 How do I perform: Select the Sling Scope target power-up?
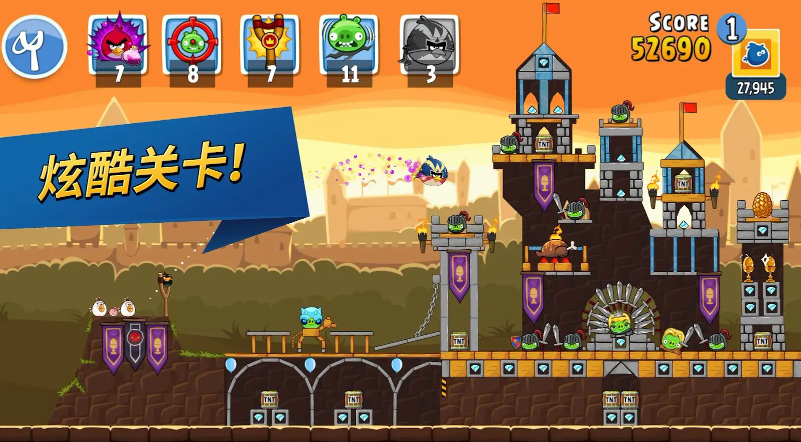tap(192, 44)
